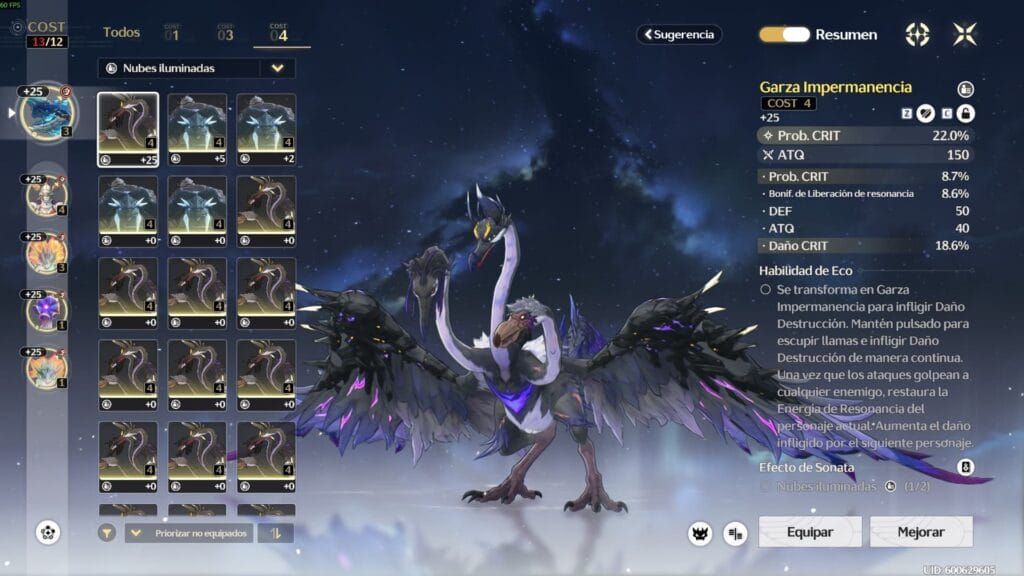Pick the +2 echo in the grid
Viewport: 1024px width, 576px height.
[x=266, y=129]
